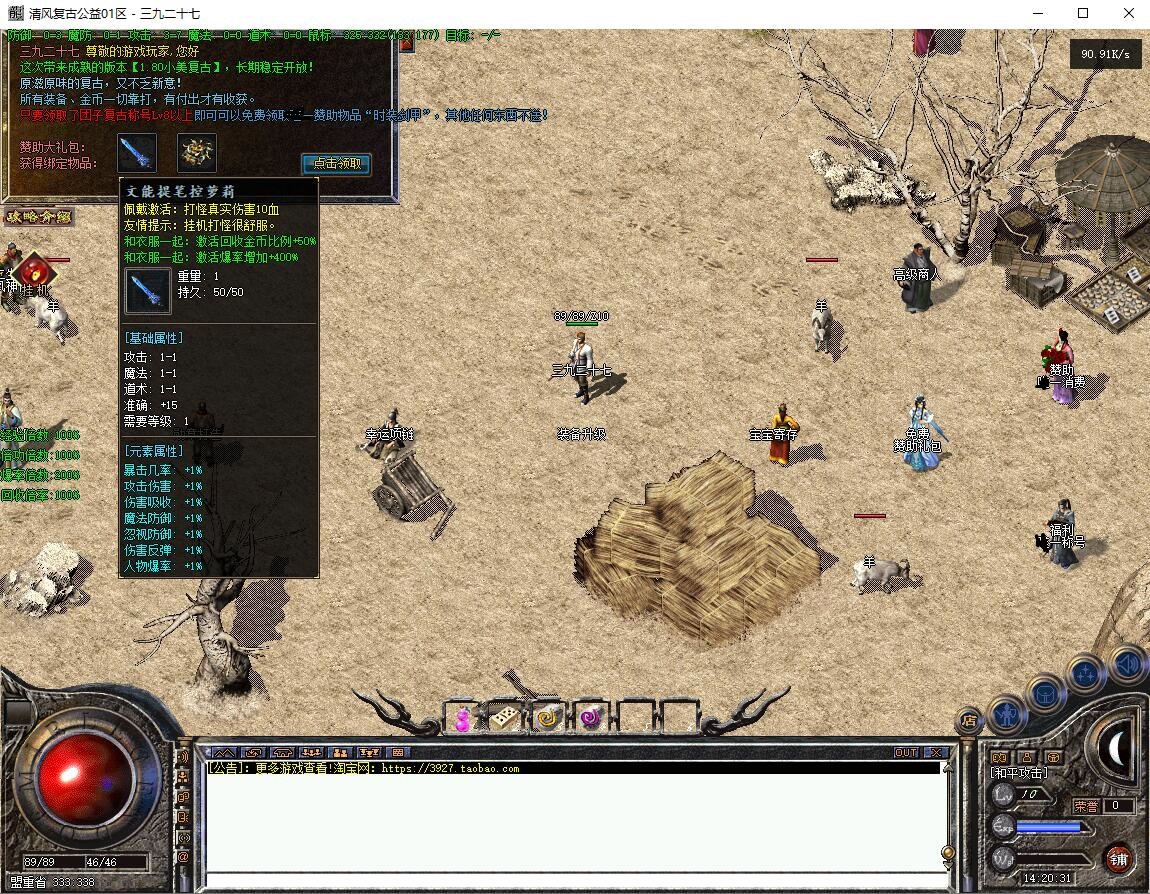
Task: Click the OUT button on chat bar
Action: pyautogui.click(x=905, y=753)
